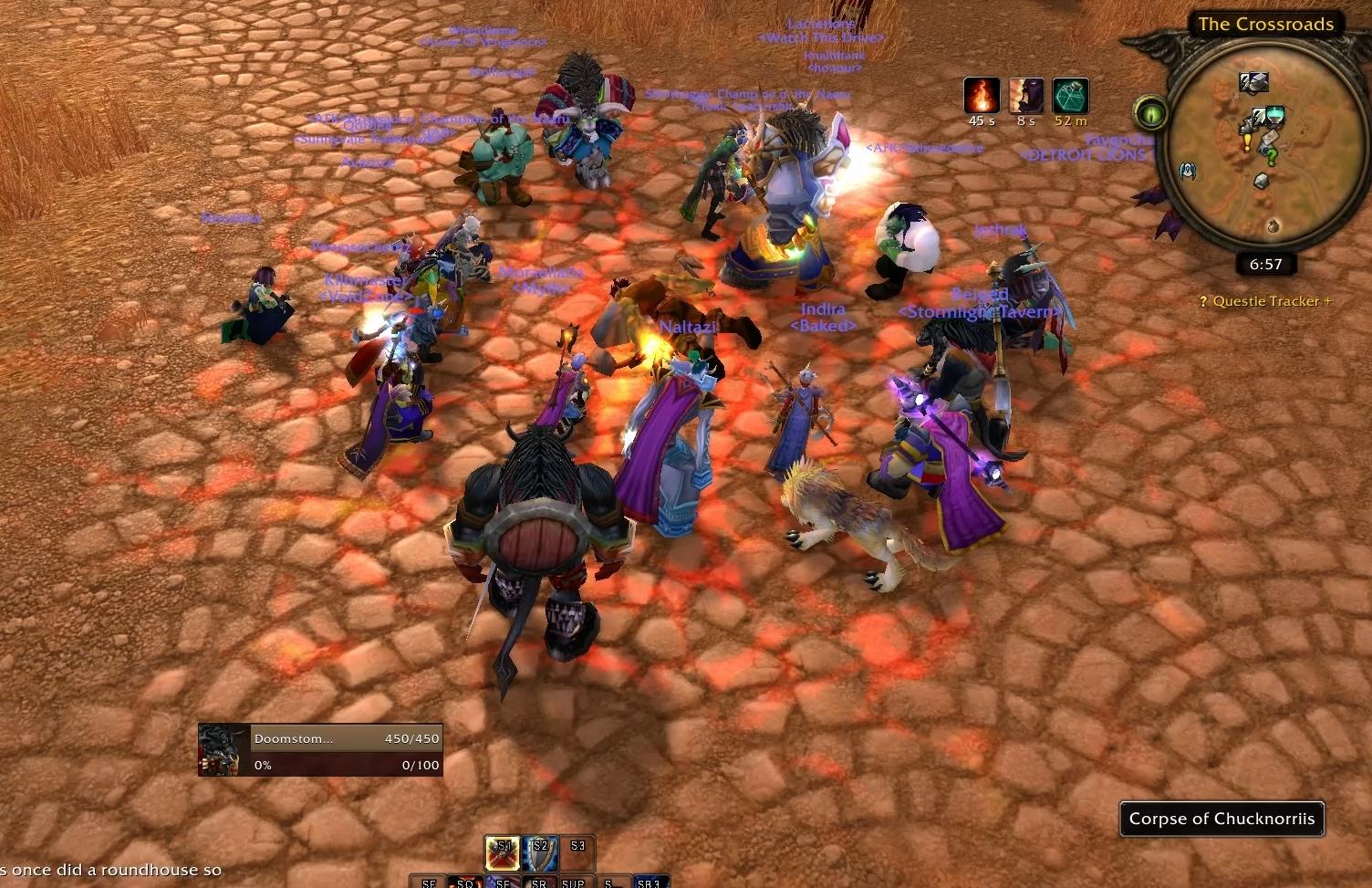Click the hooded figure buff icon
Screen dimensions: 1372x888
click(x=1026, y=96)
